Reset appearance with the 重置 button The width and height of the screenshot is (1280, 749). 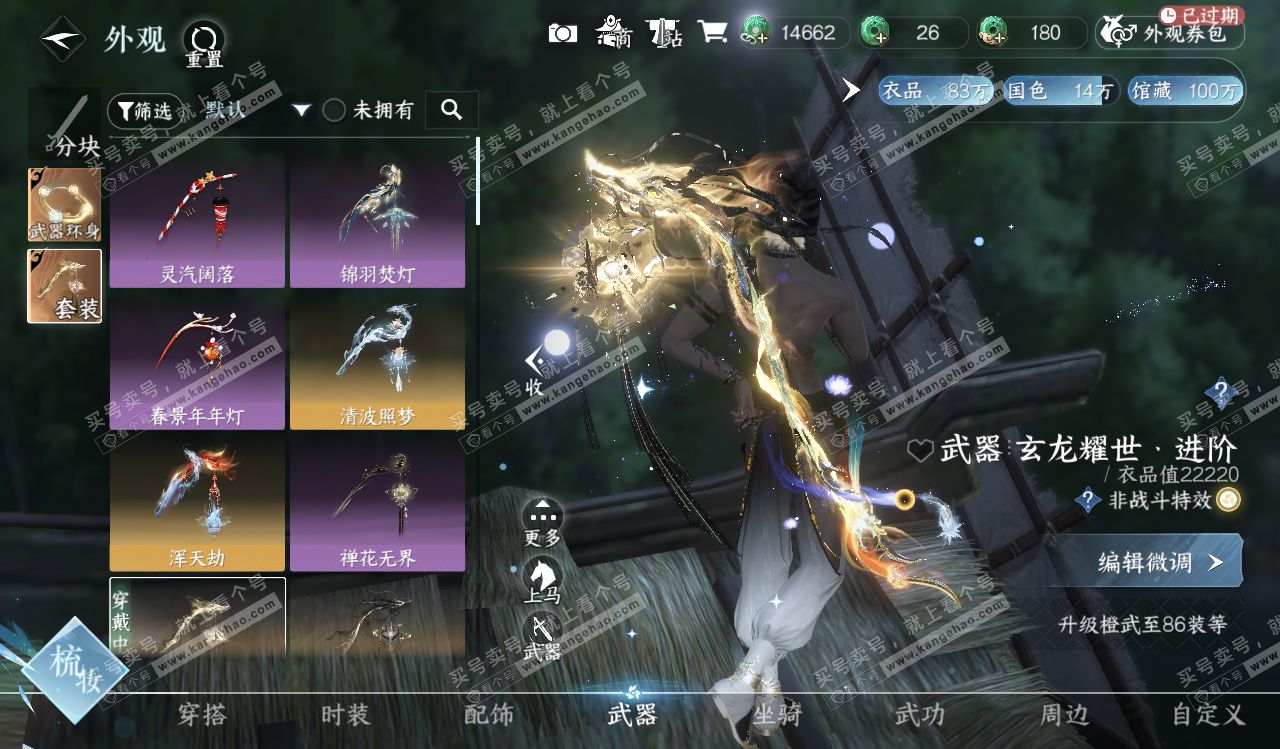pyautogui.click(x=203, y=44)
